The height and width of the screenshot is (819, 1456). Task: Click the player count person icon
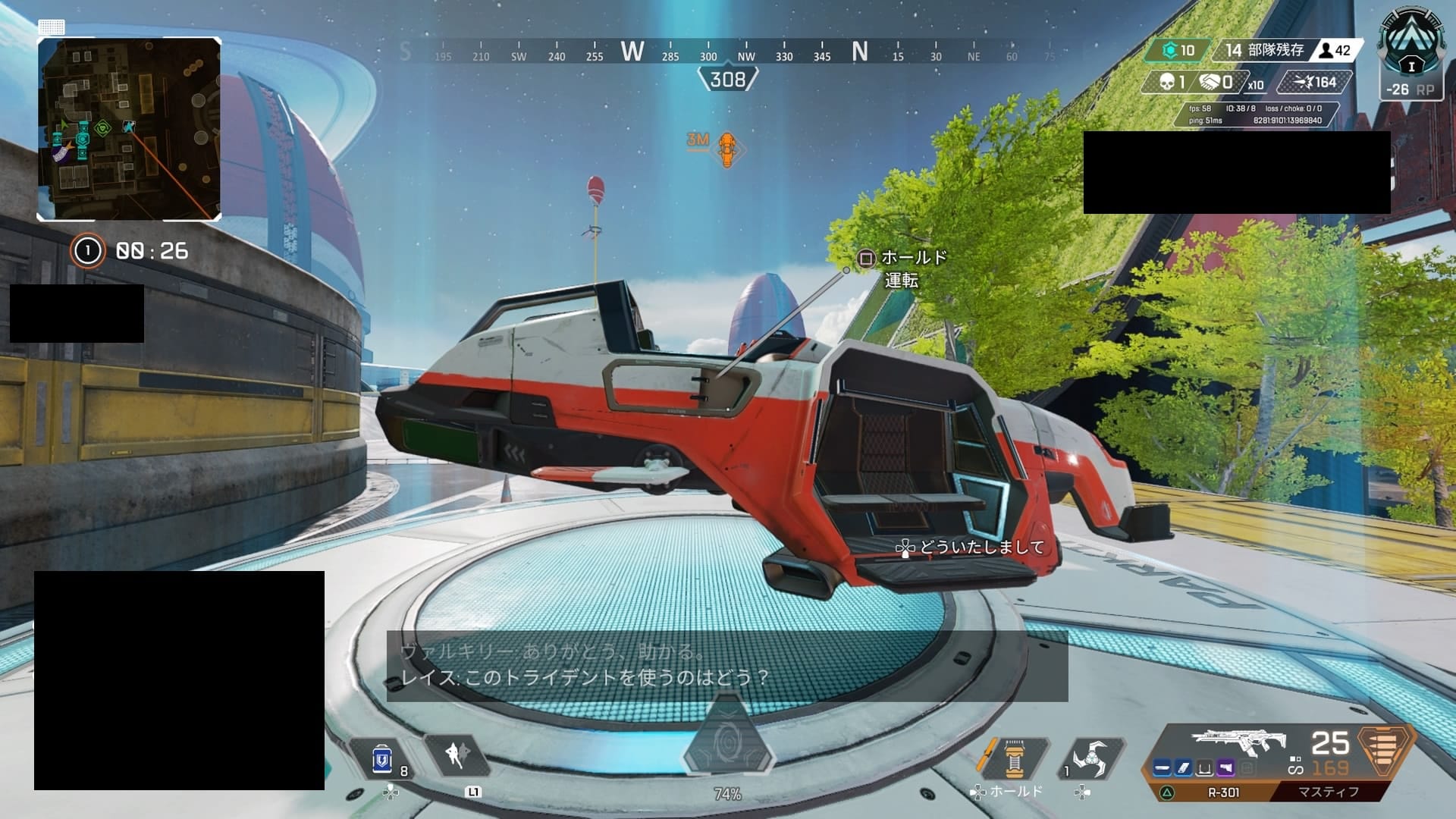pyautogui.click(x=1326, y=51)
